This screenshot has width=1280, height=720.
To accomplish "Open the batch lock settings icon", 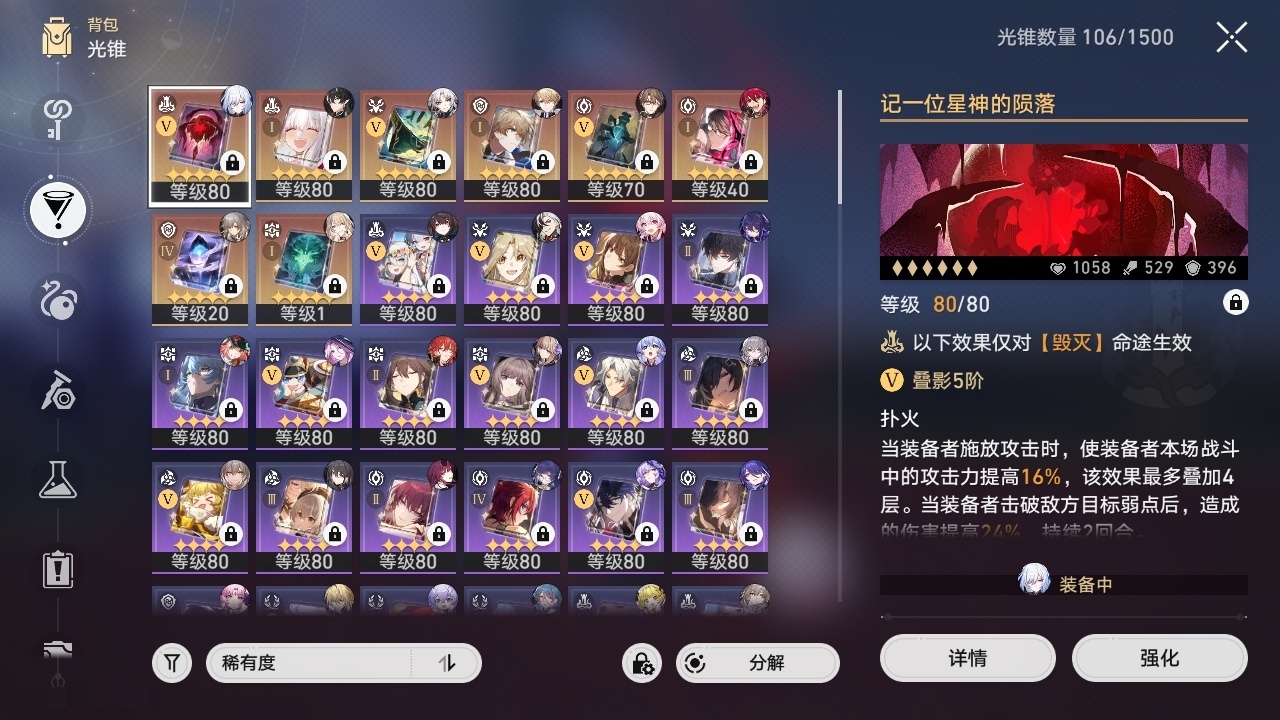I will coord(640,663).
